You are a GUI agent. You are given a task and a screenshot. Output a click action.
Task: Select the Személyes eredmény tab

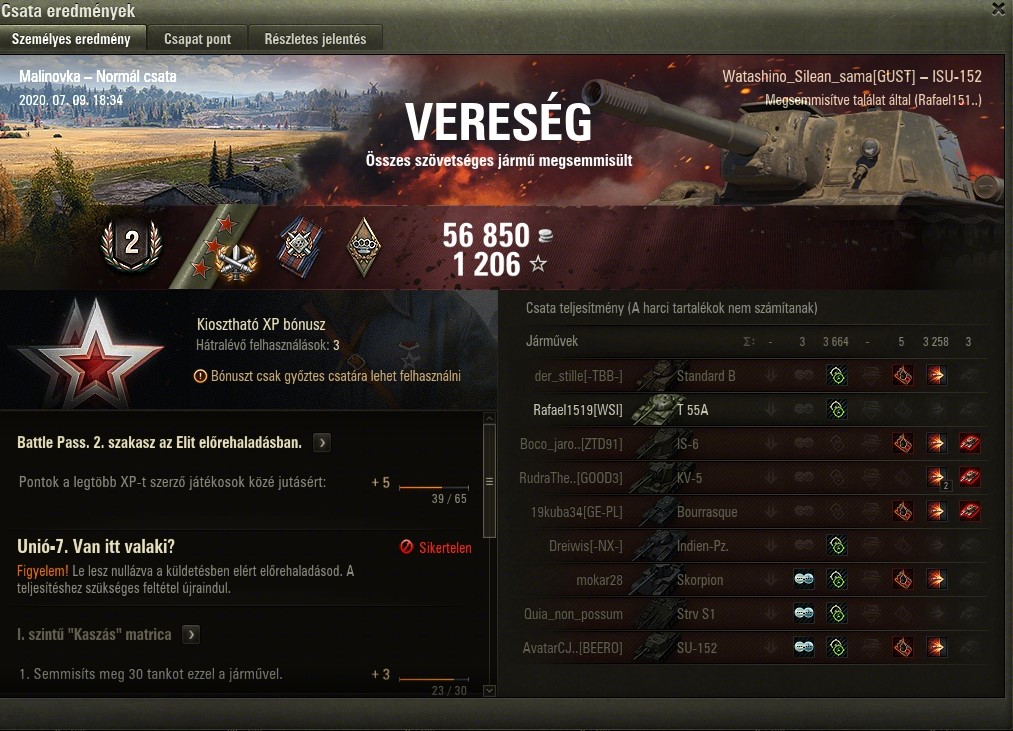(x=71, y=39)
